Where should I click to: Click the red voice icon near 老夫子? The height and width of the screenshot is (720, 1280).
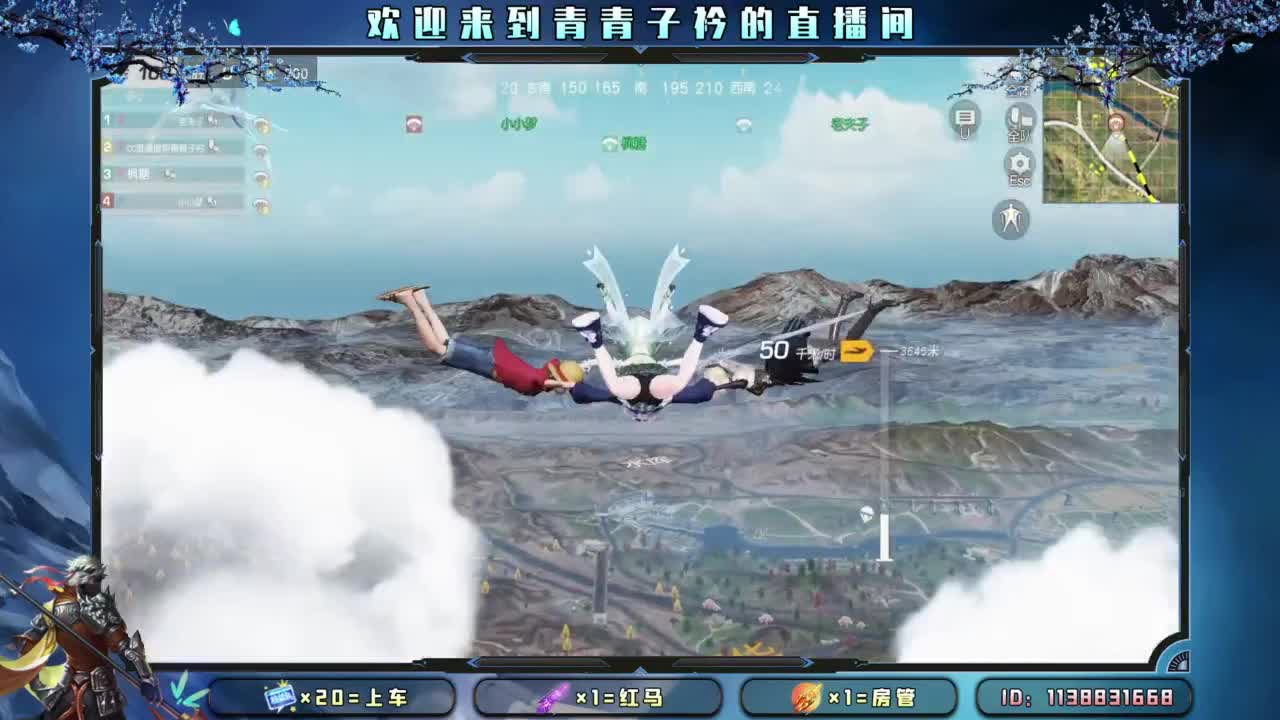point(414,124)
